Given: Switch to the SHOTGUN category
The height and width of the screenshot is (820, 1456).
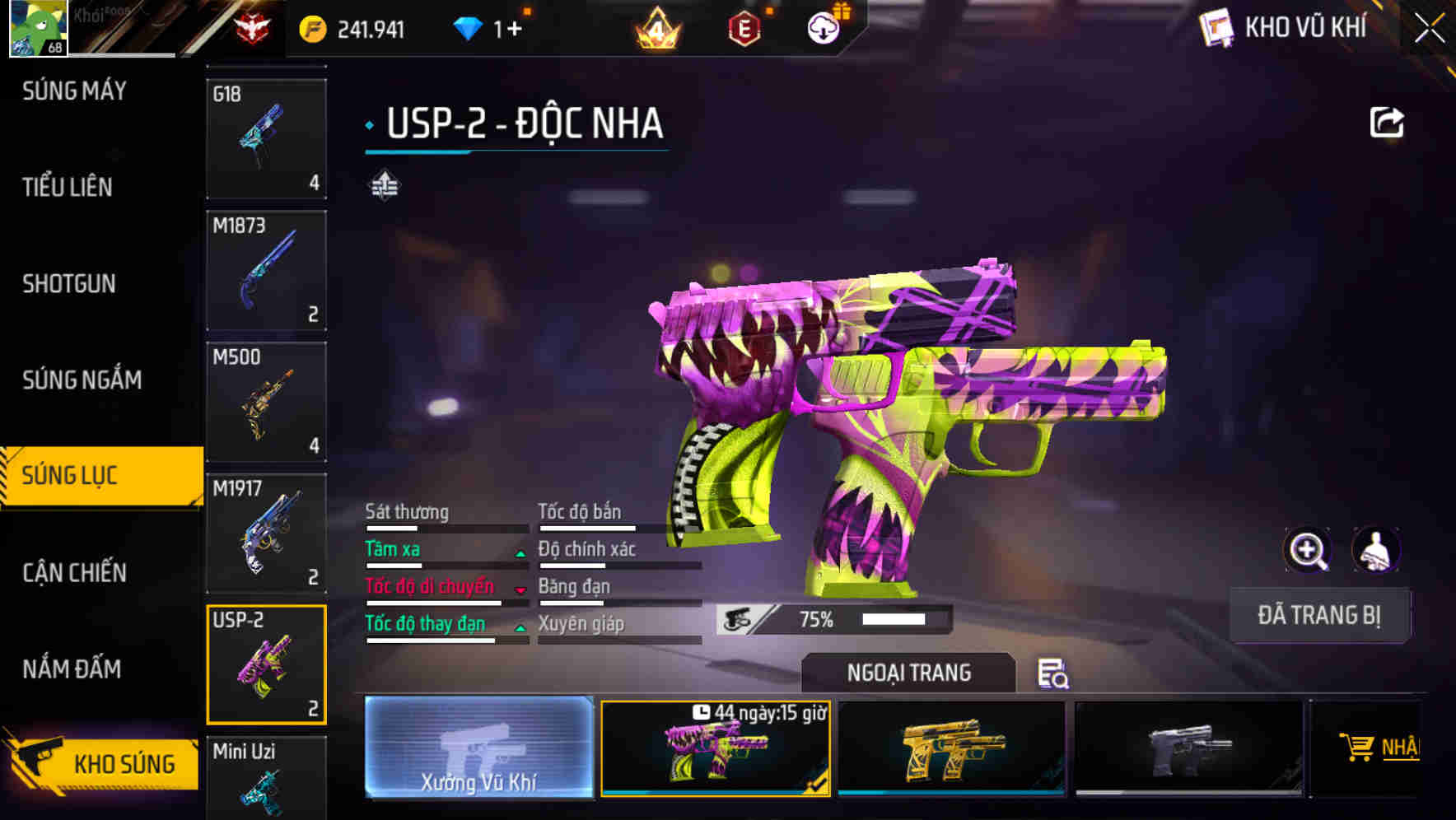Looking at the screenshot, I should (69, 284).
